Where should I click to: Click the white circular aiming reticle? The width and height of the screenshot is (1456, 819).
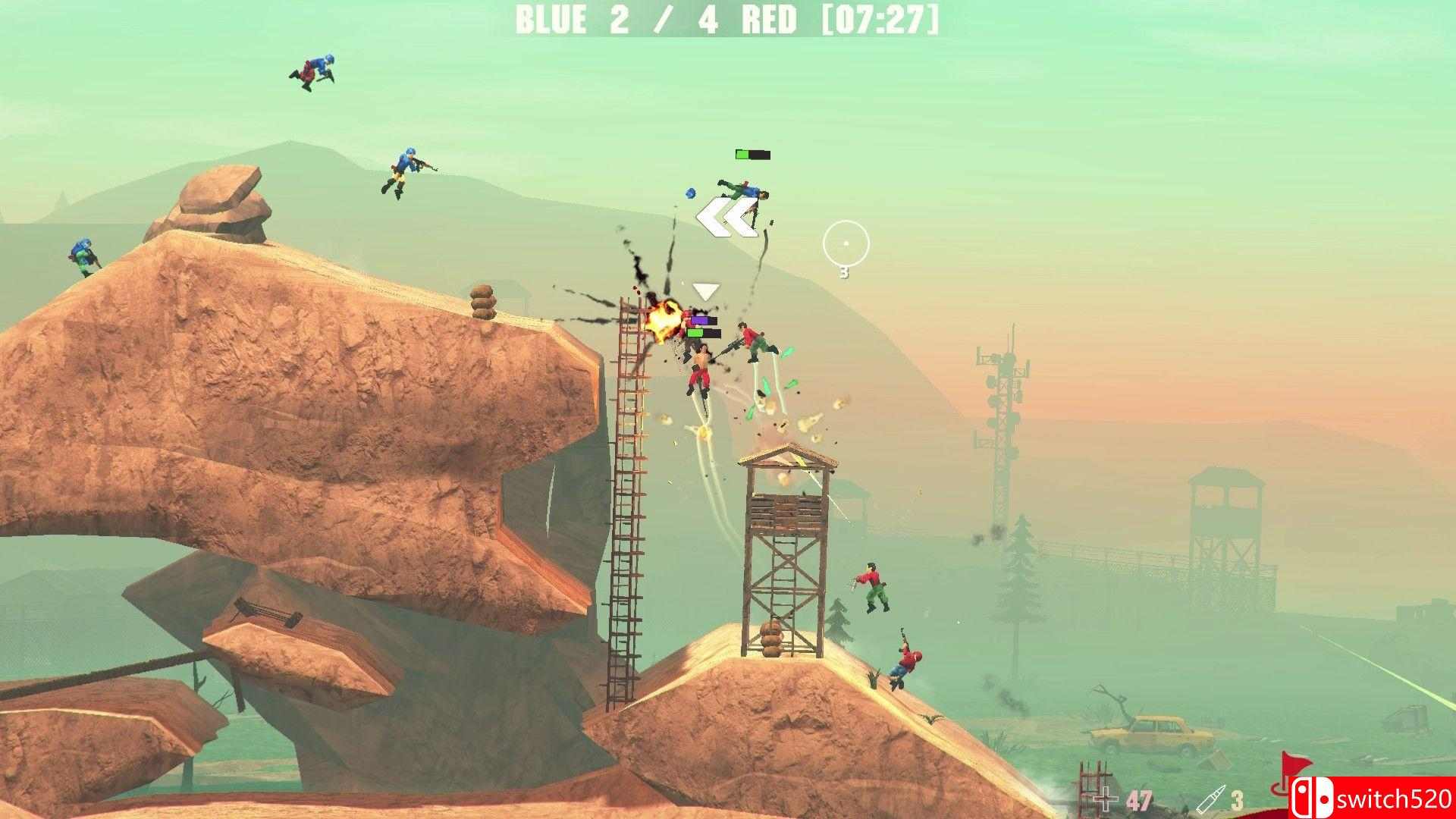[x=845, y=244]
